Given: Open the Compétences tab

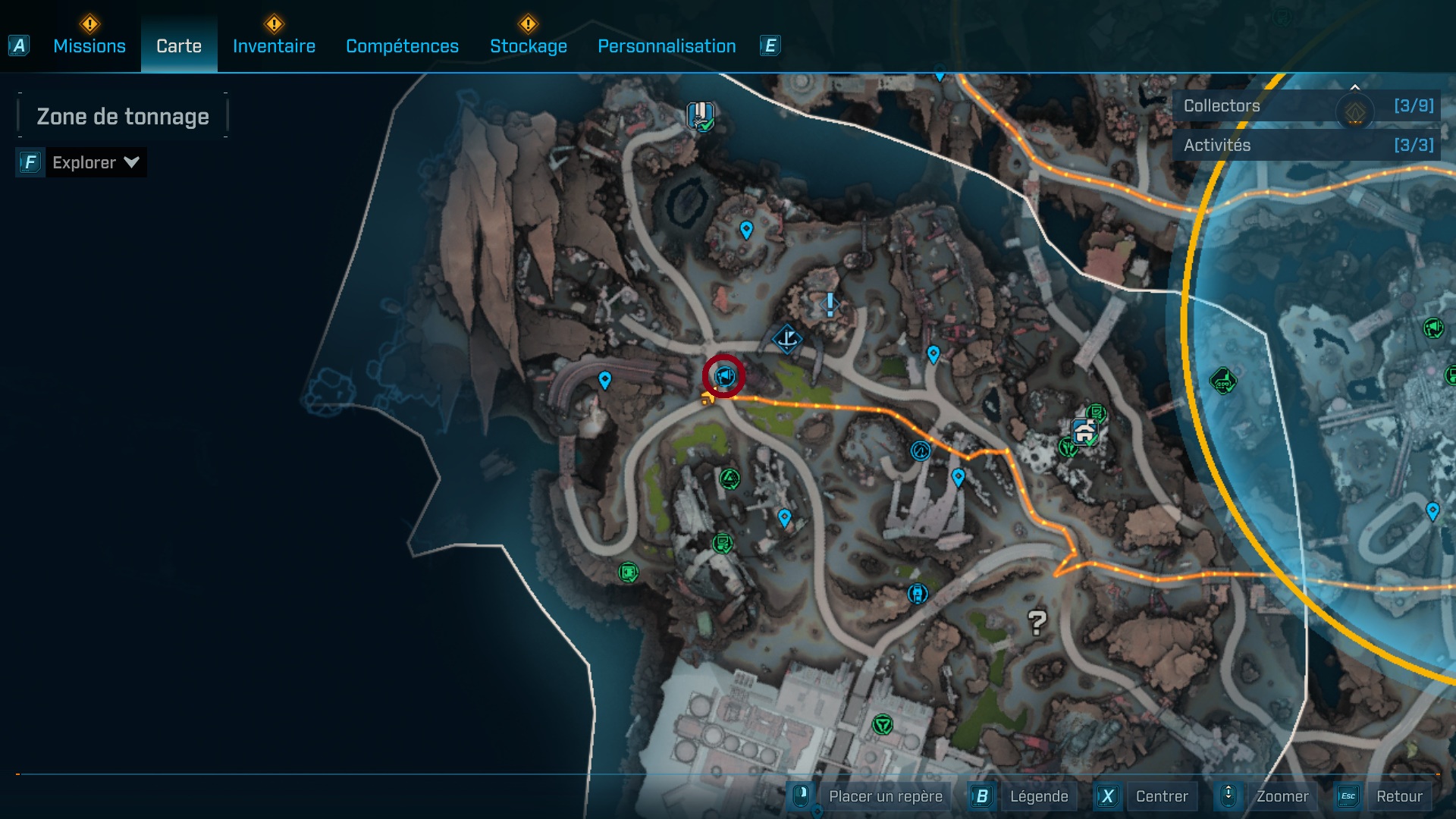Looking at the screenshot, I should 402,46.
